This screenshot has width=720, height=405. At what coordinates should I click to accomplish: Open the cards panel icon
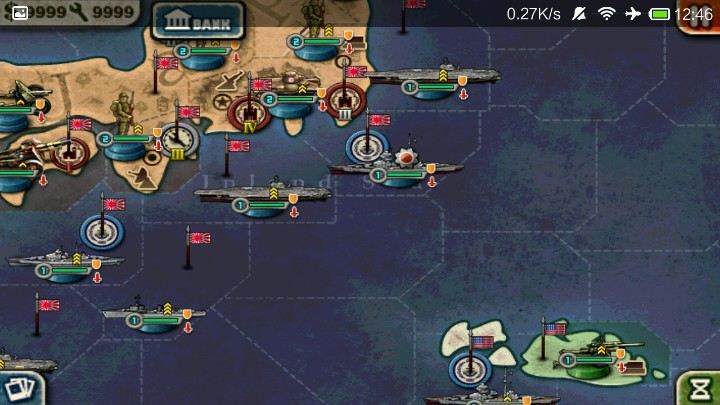pos(20,388)
